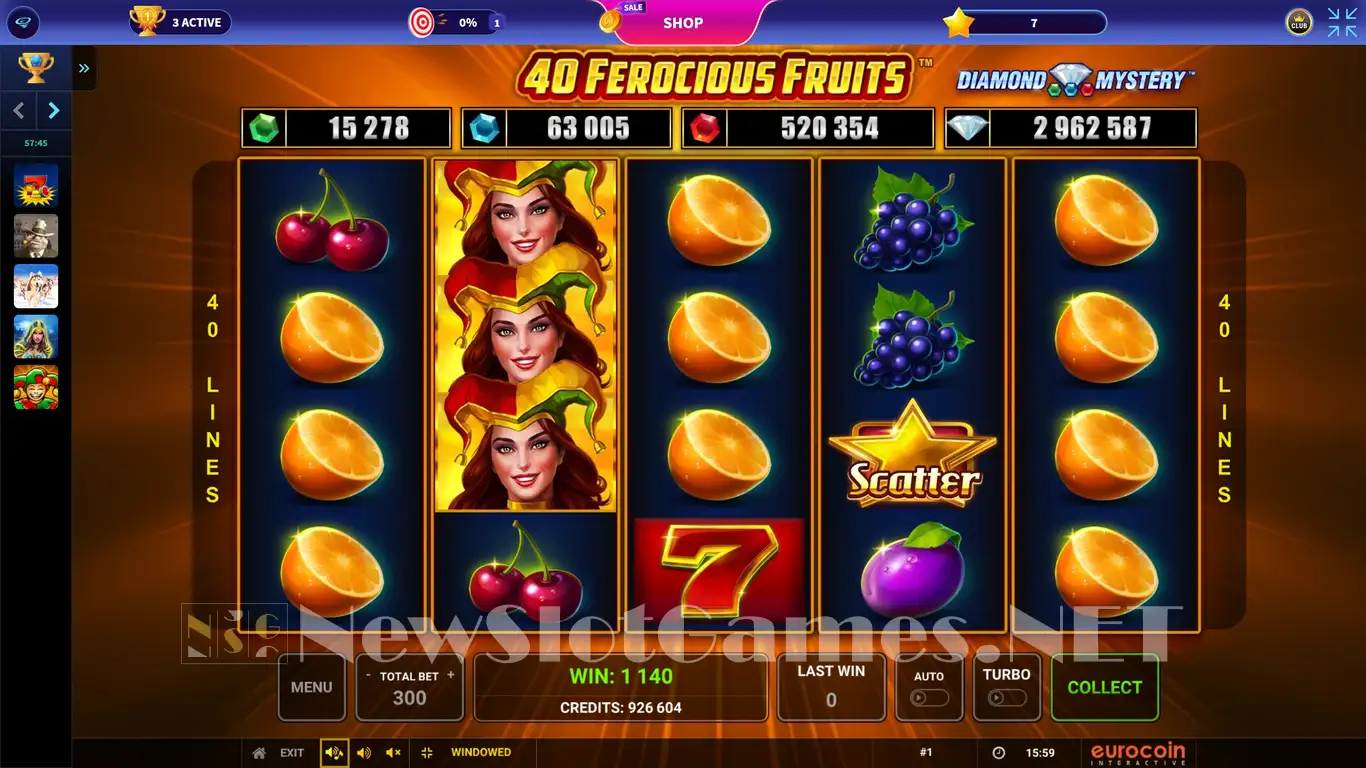Switch display mode via WINDOWED button

pyautogui.click(x=468, y=753)
